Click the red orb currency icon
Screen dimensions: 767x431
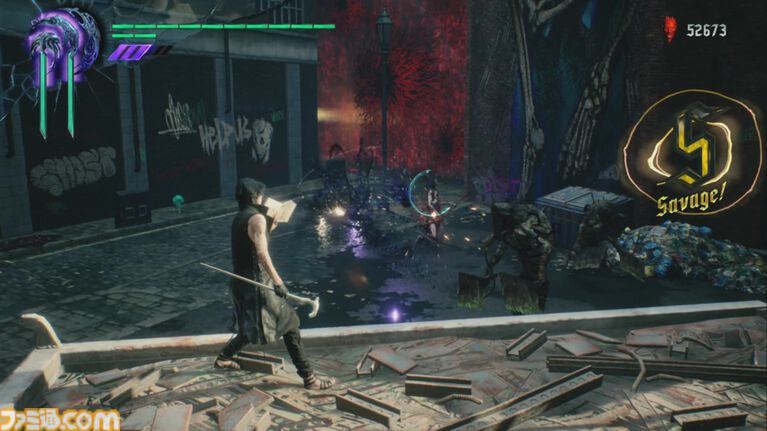(671, 31)
